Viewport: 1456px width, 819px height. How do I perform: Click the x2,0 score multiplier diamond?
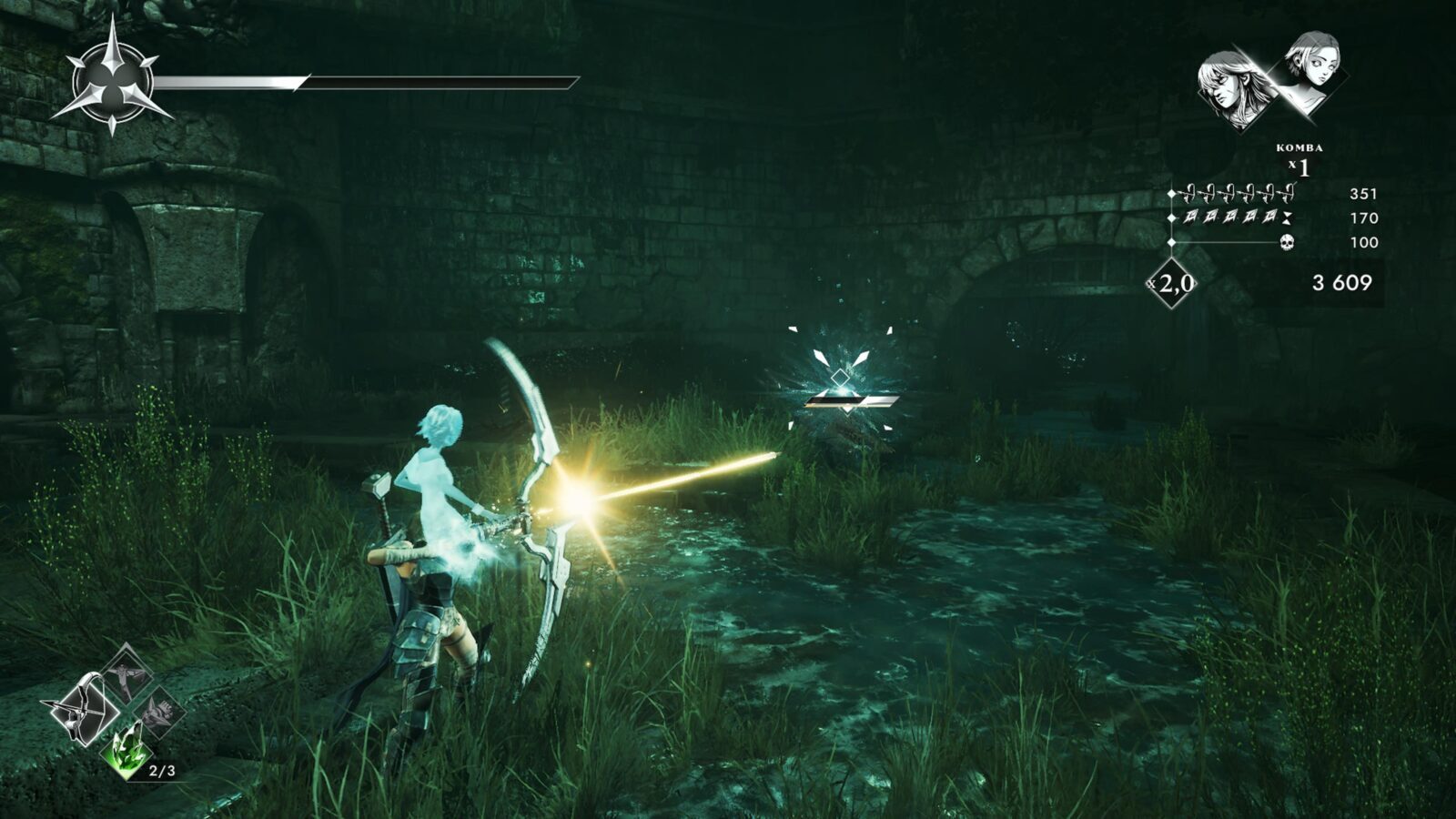[1171, 284]
